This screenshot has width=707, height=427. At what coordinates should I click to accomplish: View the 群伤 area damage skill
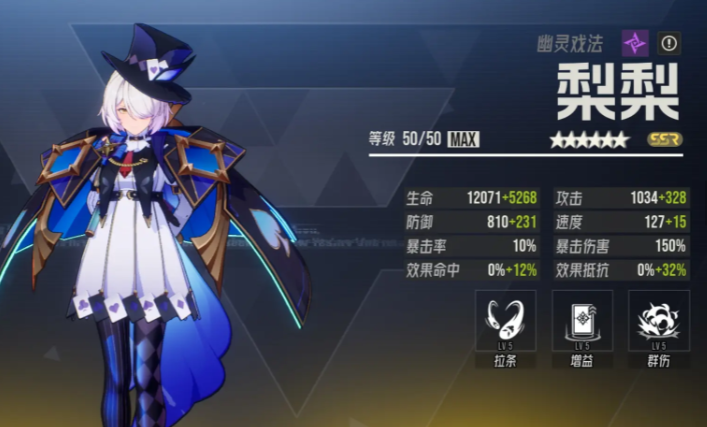click(658, 321)
